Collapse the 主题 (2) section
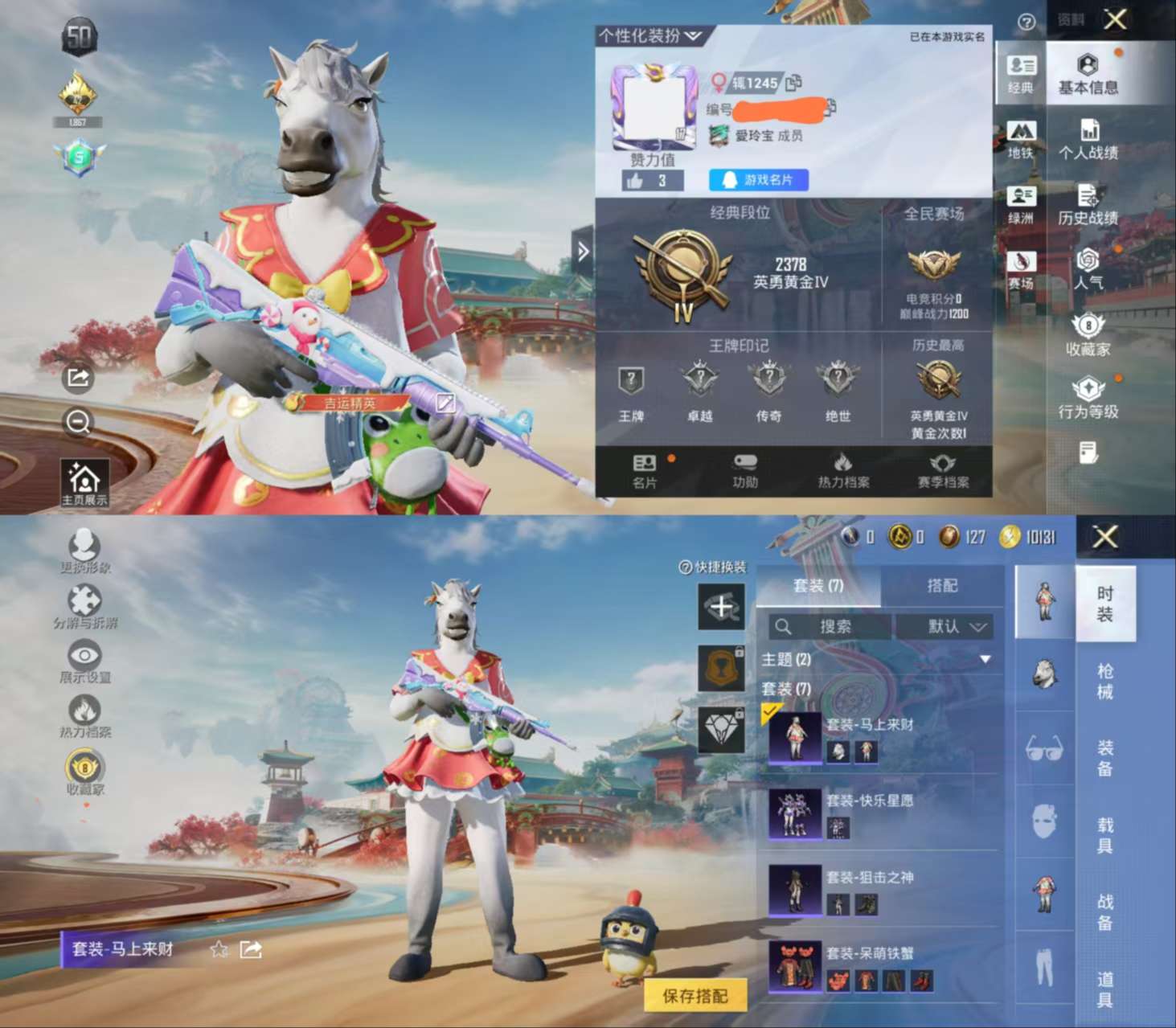This screenshot has height=1028, width=1176. point(987,657)
